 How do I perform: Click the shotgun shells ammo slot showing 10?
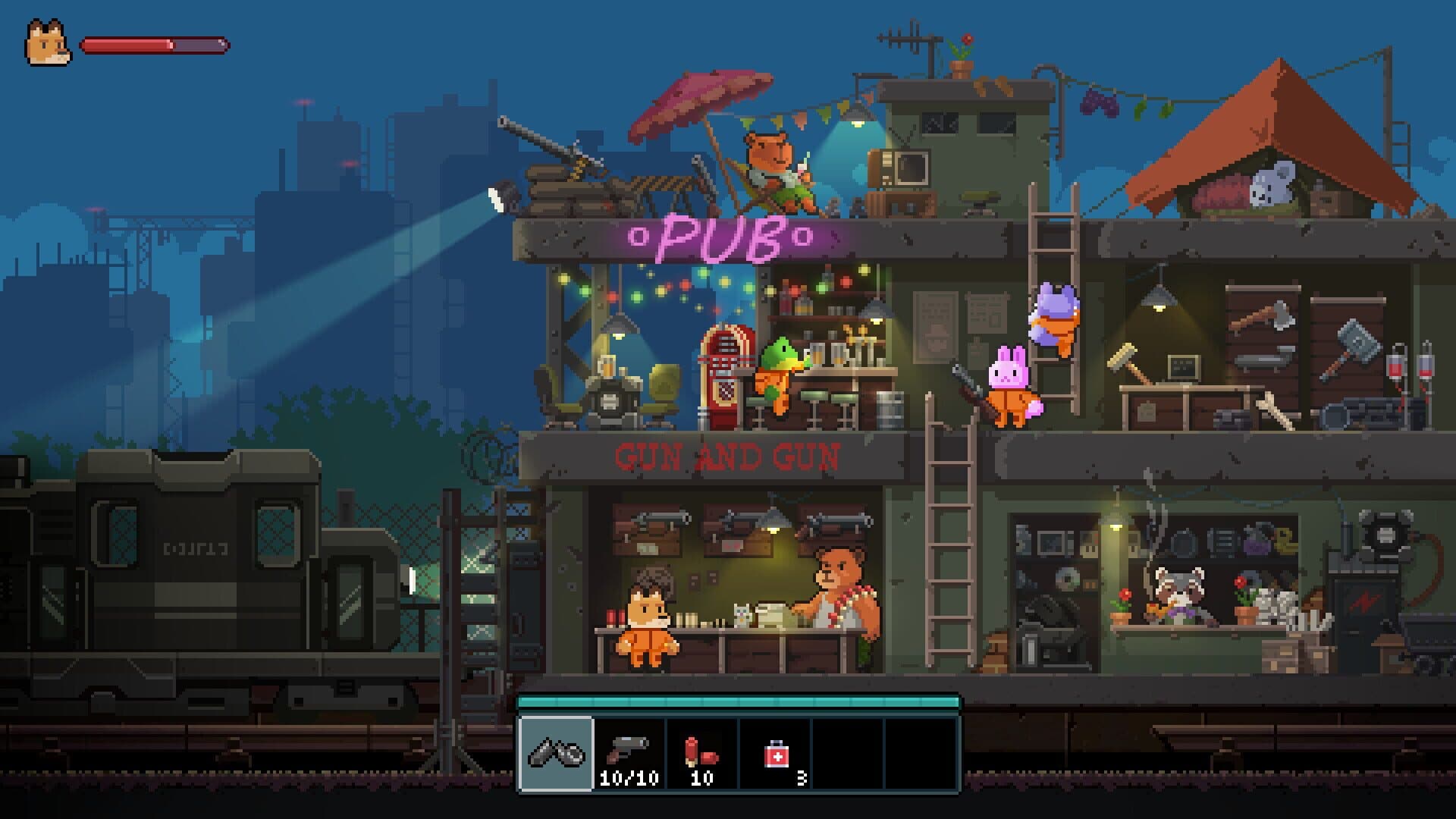[701, 755]
